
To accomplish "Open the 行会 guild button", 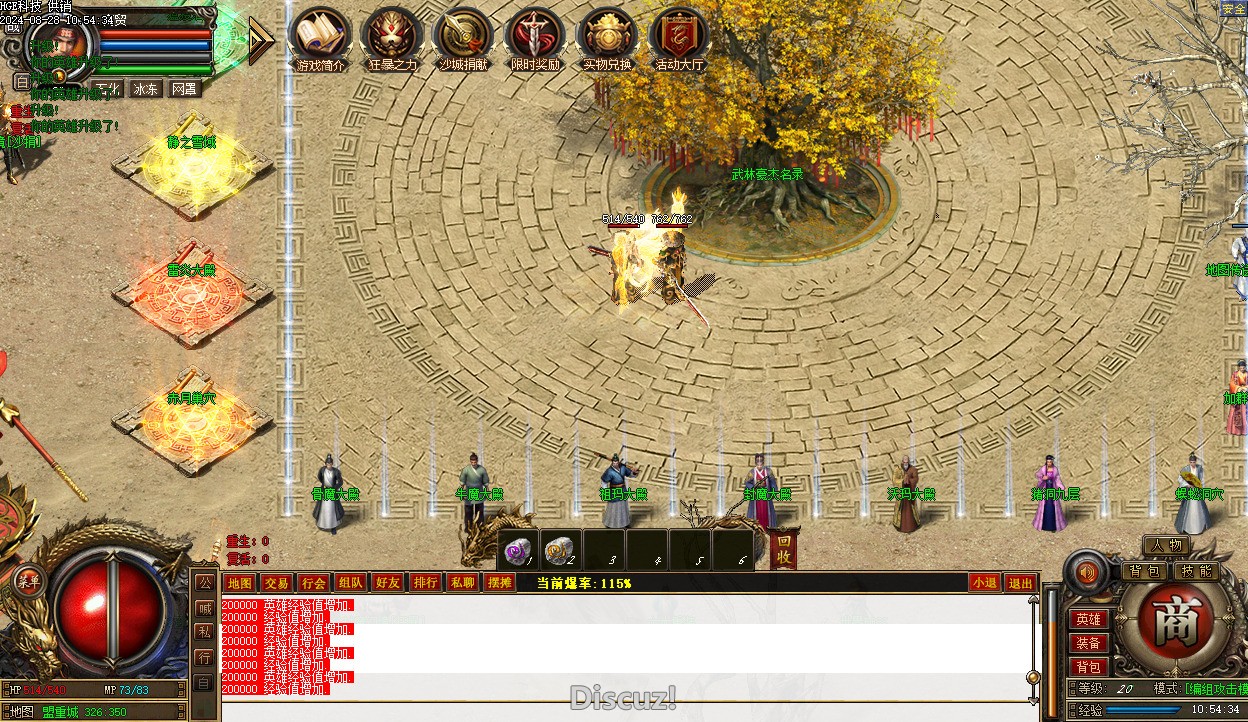I will click(x=313, y=583).
